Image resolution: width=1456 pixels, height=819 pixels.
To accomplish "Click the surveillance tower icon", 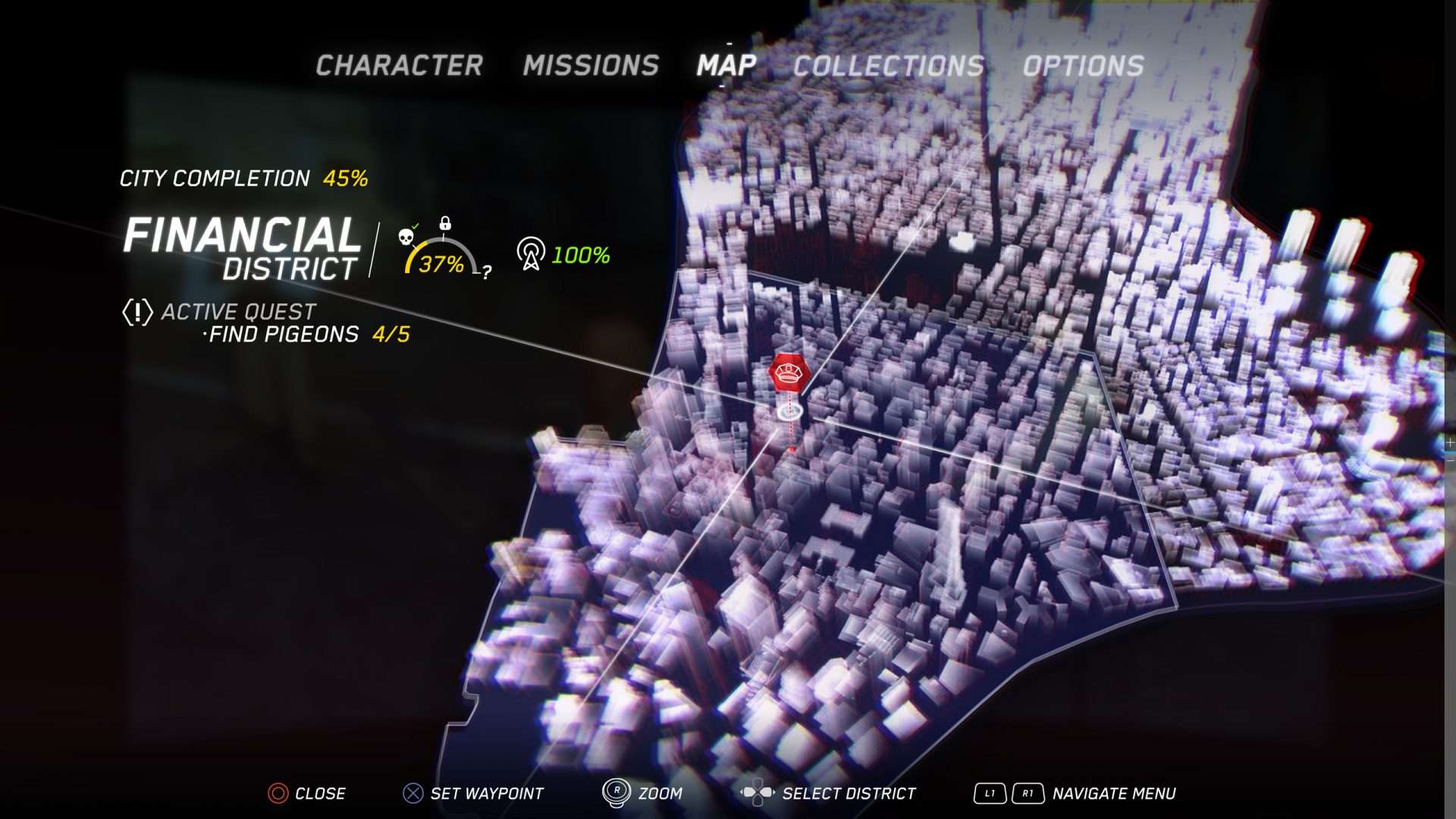I will (x=531, y=253).
